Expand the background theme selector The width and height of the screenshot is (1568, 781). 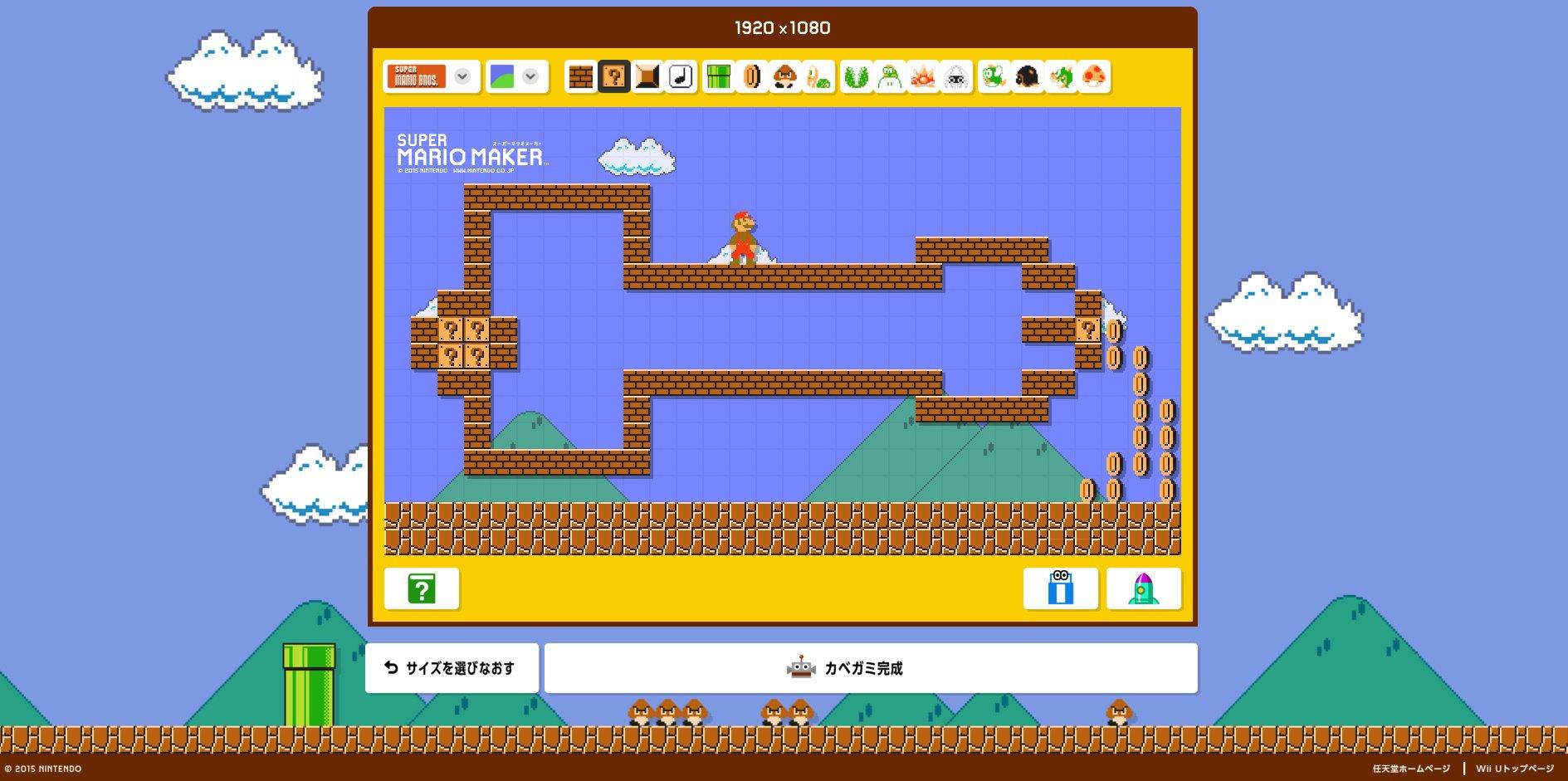(529, 77)
